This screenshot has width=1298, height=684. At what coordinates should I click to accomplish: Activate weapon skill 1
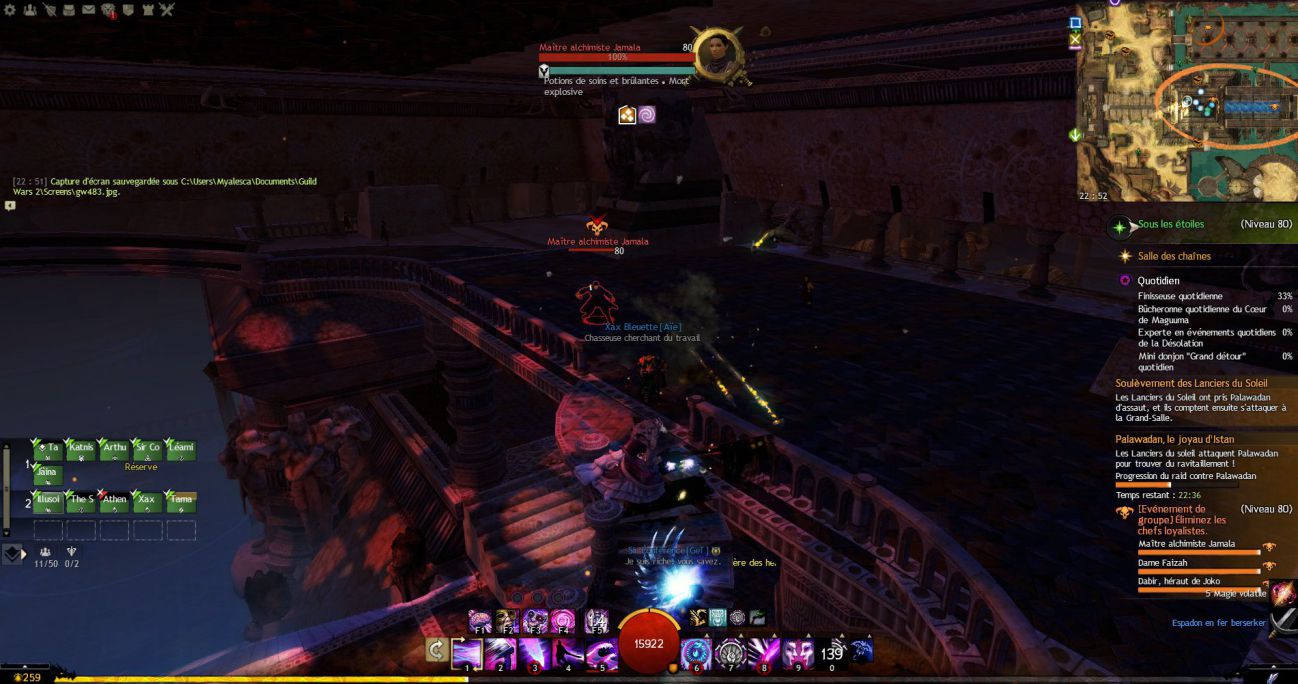[467, 653]
